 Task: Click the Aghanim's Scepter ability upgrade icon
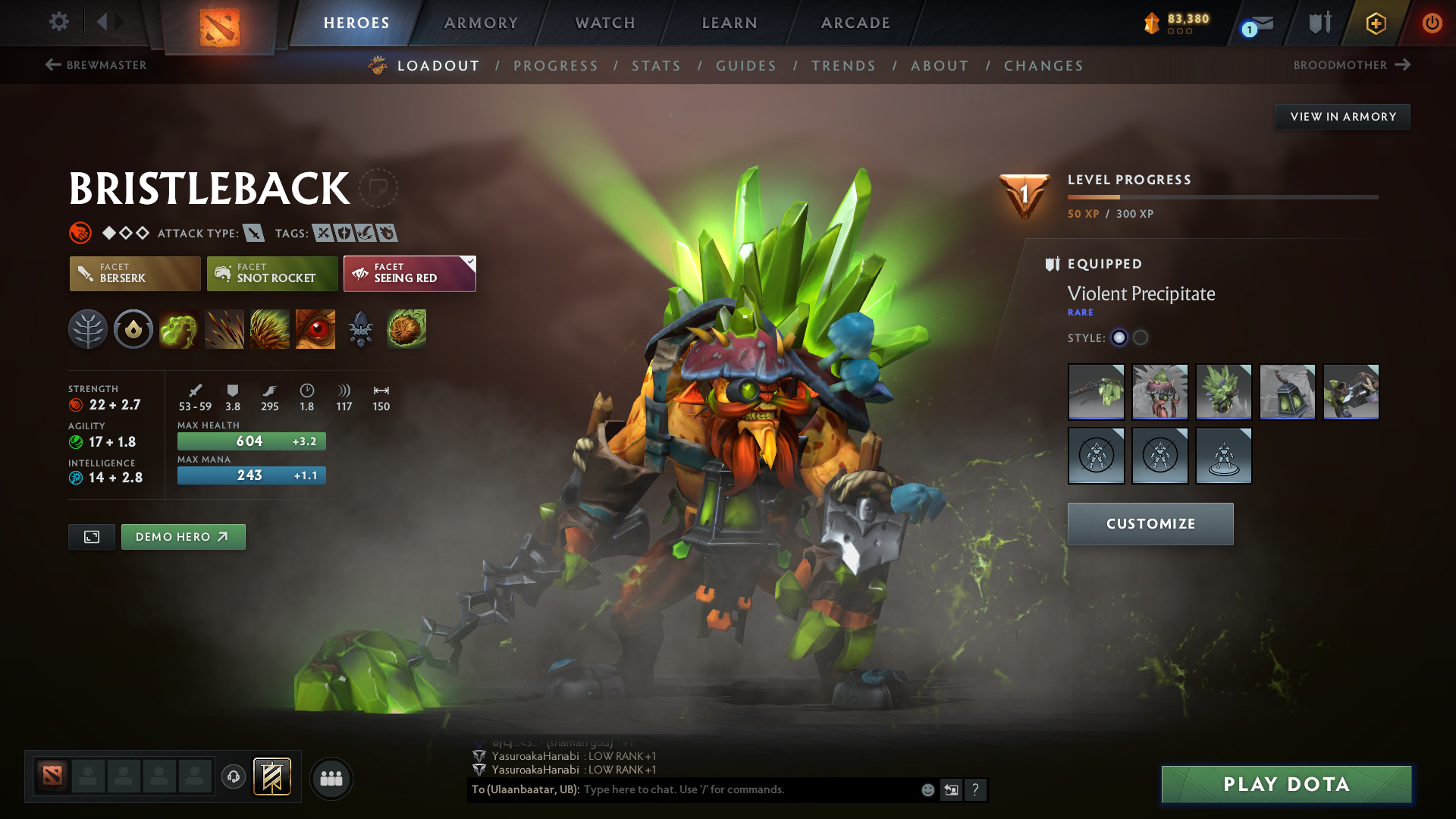pyautogui.click(x=360, y=329)
